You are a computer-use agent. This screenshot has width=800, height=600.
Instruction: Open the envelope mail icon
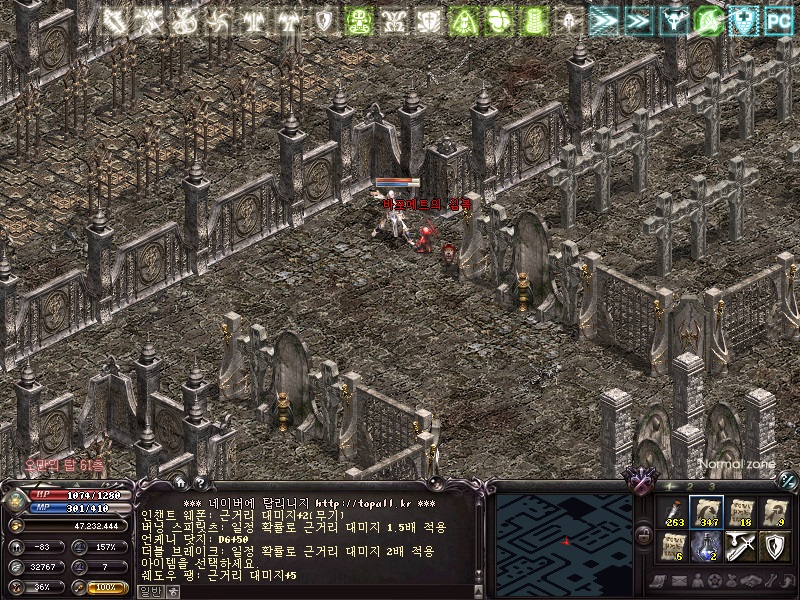pyautogui.click(x=680, y=580)
